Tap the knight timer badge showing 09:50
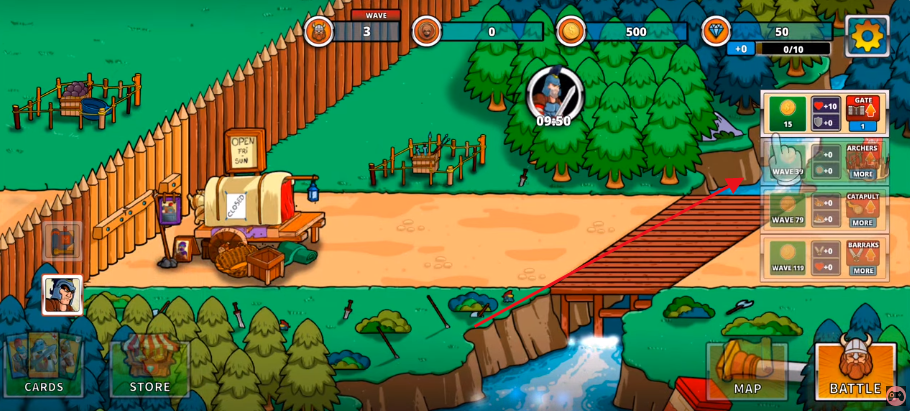 tap(553, 97)
